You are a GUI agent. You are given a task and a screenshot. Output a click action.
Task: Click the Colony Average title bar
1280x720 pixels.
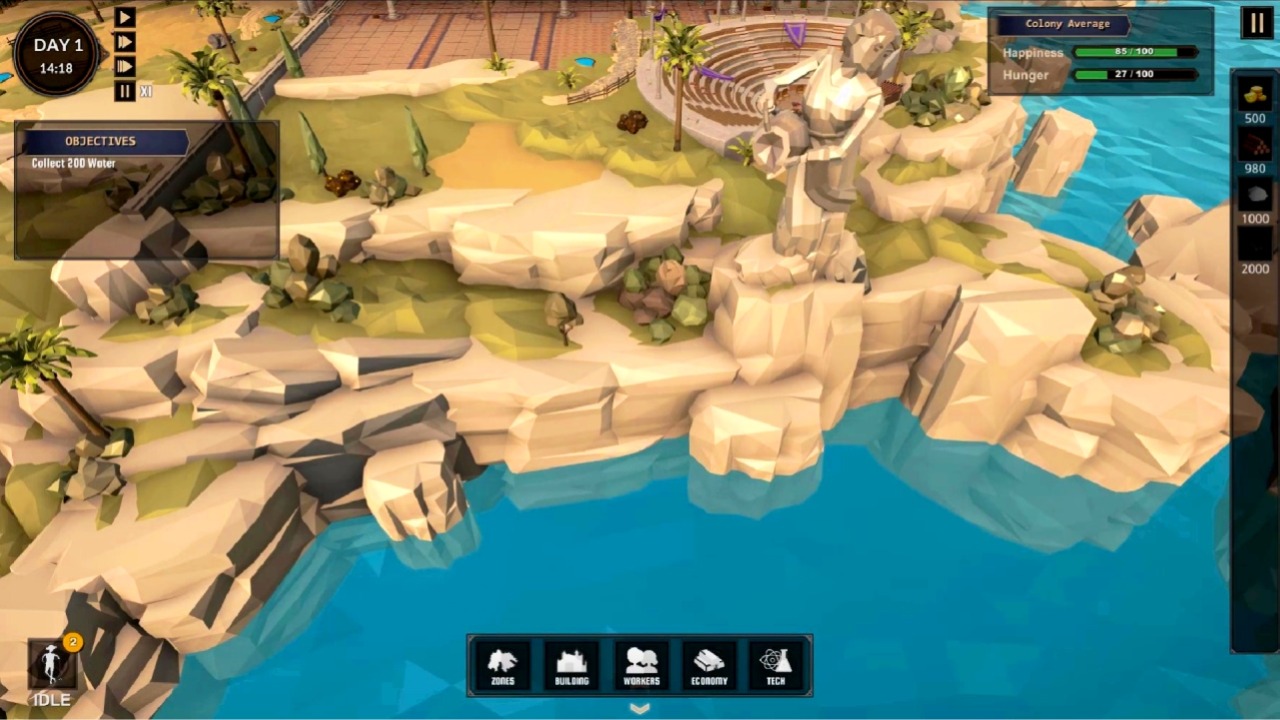tap(1066, 23)
